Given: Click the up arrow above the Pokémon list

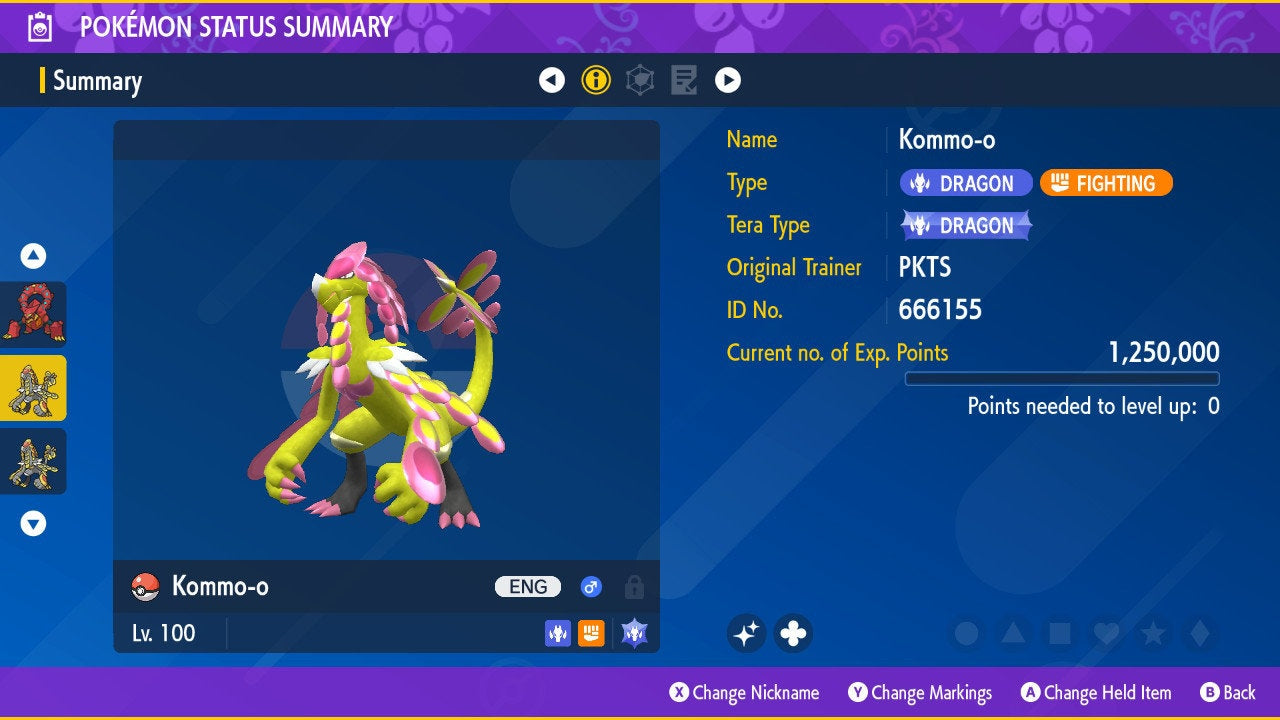Looking at the screenshot, I should [x=33, y=256].
